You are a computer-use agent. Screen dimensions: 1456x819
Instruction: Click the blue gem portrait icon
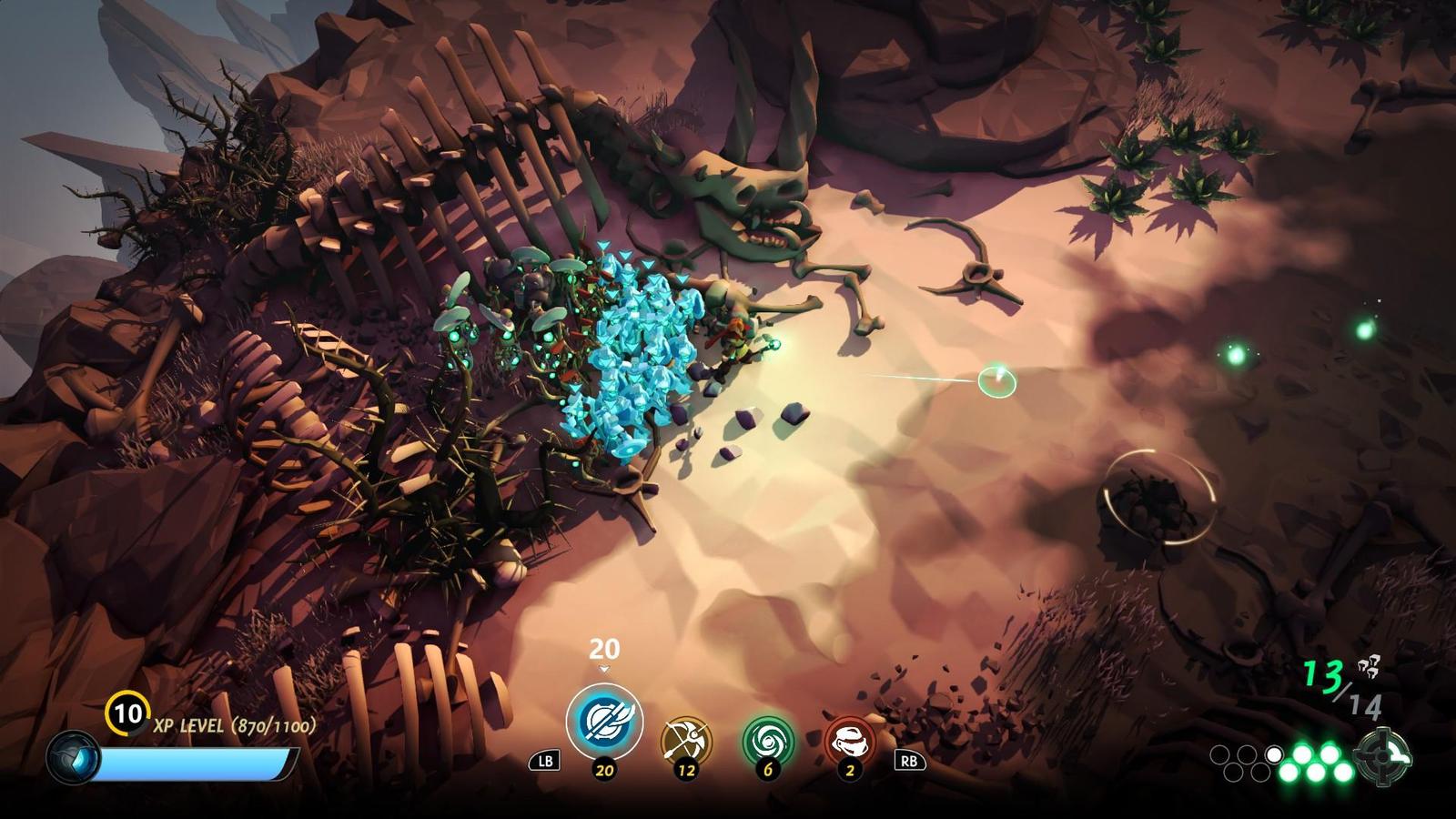tap(74, 758)
